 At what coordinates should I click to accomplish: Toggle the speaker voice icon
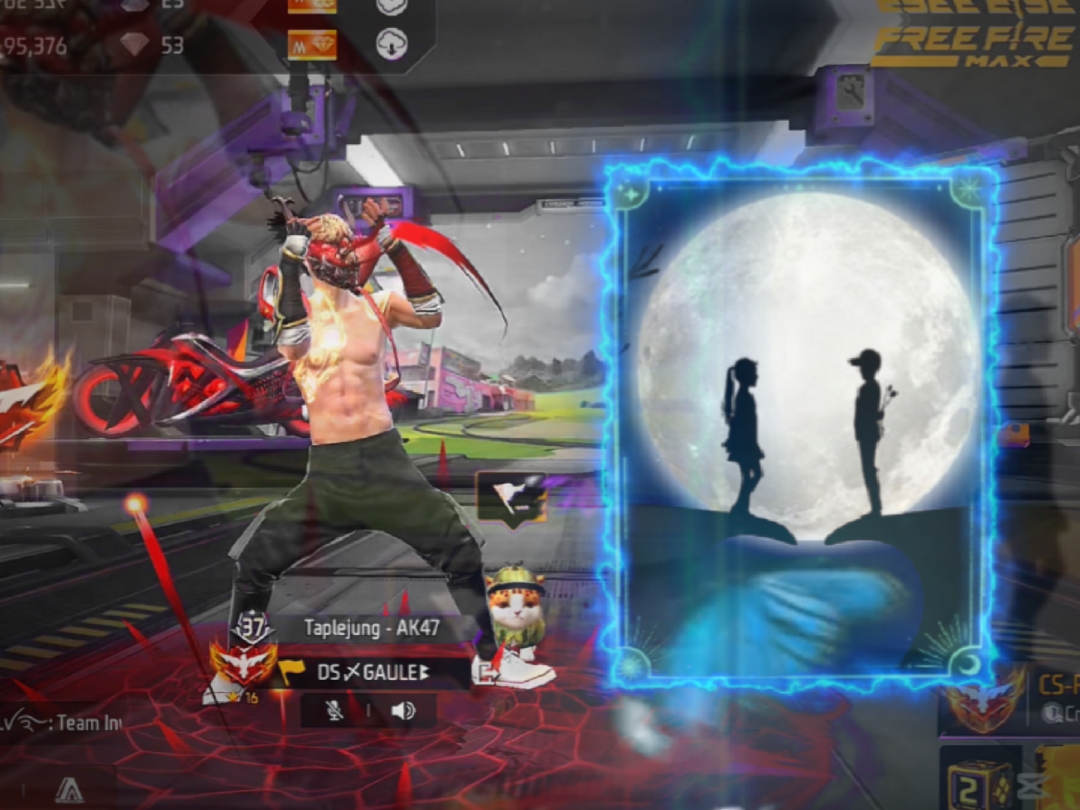coord(403,711)
